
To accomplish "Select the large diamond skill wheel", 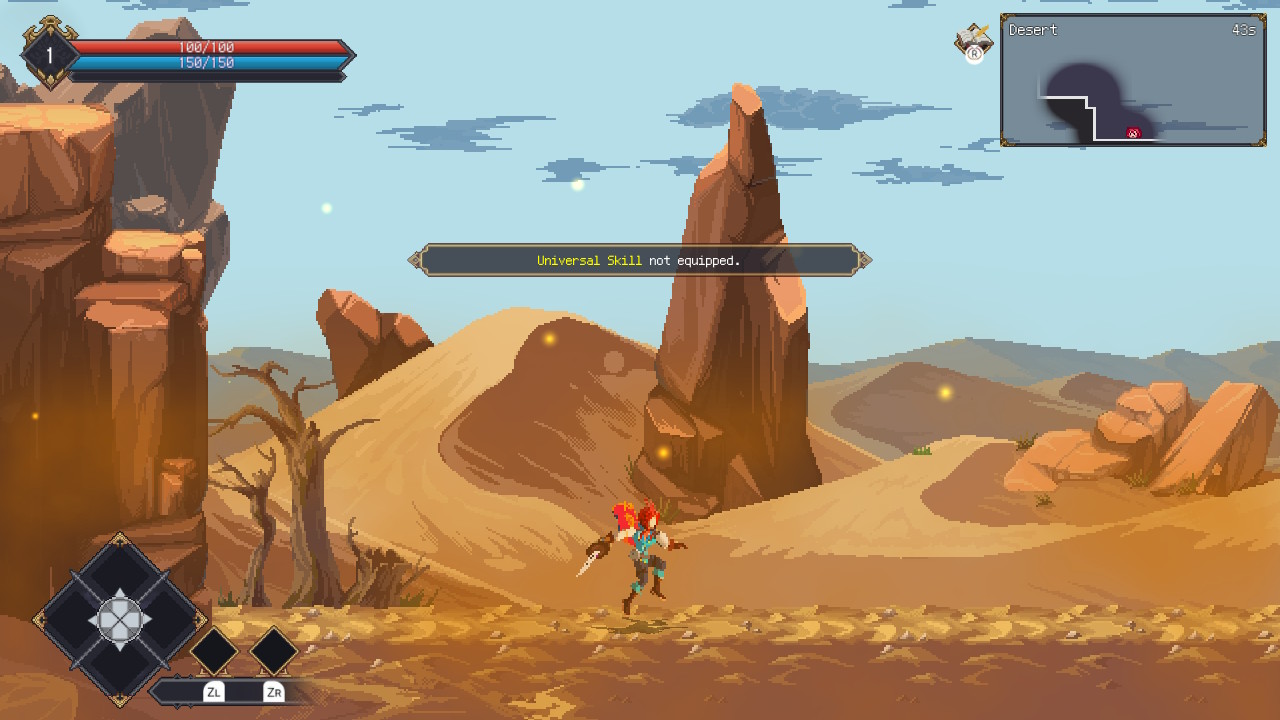I will pos(120,620).
